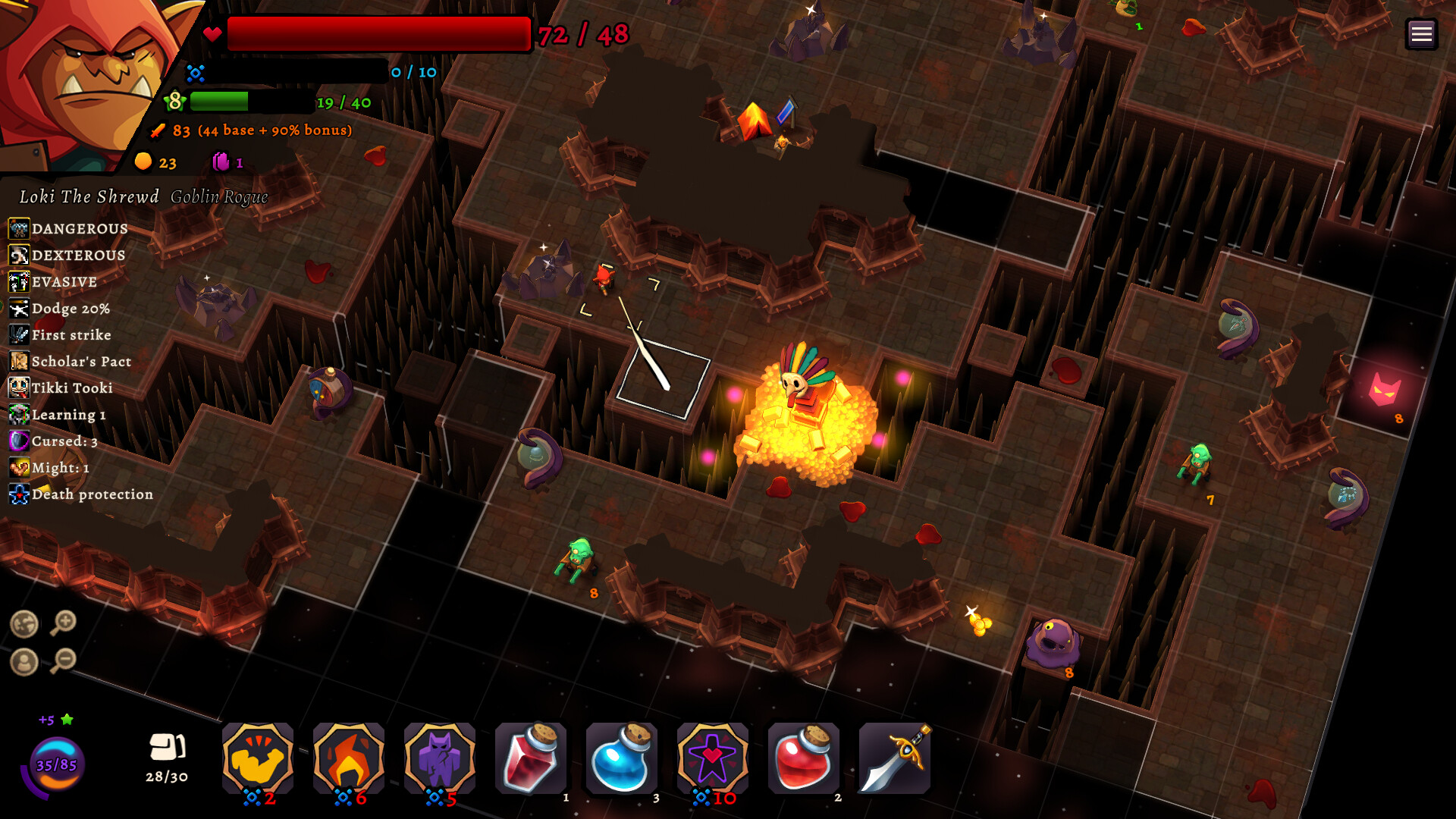This screenshot has height=819, width=1456.
Task: Toggle the Death protection buff icon
Action: 17,494
